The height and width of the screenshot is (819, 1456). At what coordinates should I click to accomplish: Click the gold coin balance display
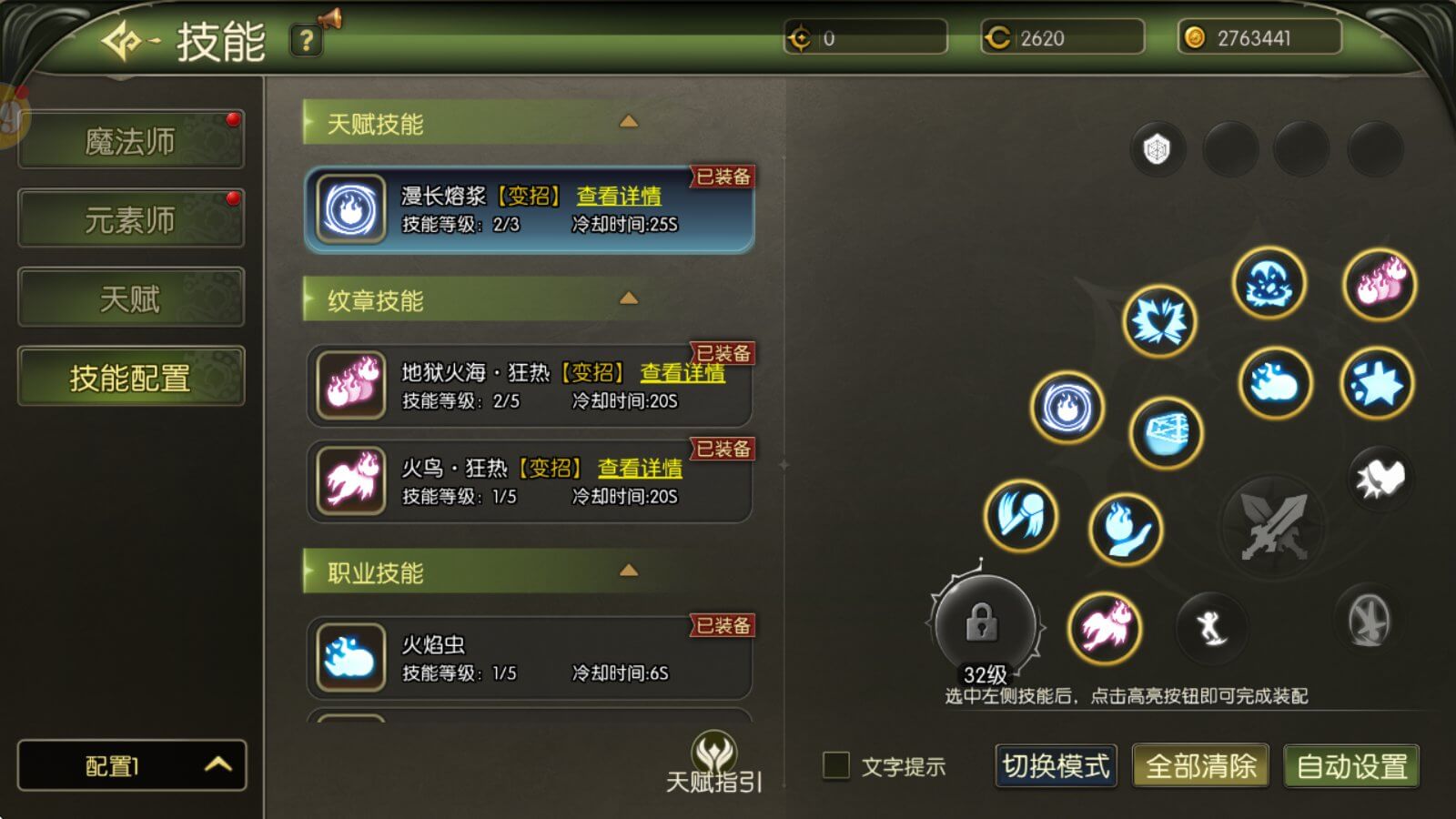click(1259, 38)
